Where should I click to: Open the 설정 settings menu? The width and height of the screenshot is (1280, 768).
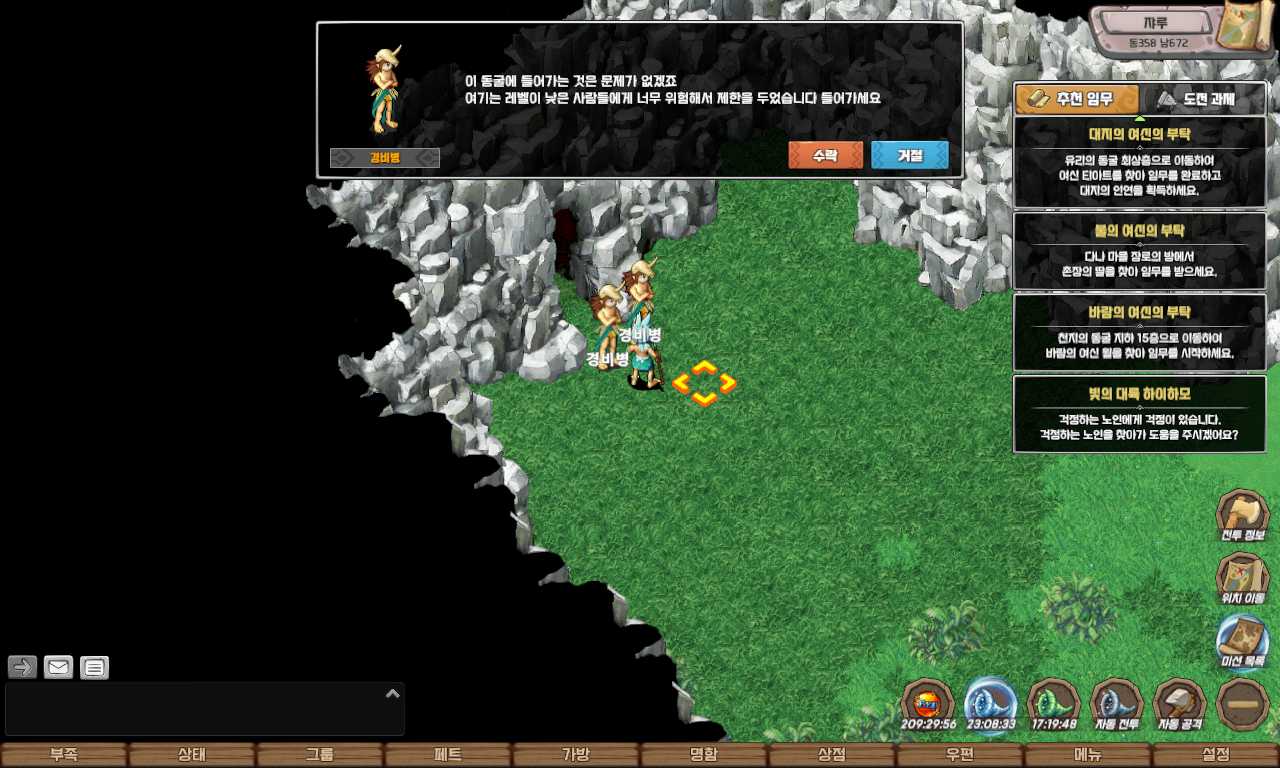pyautogui.click(x=1216, y=755)
